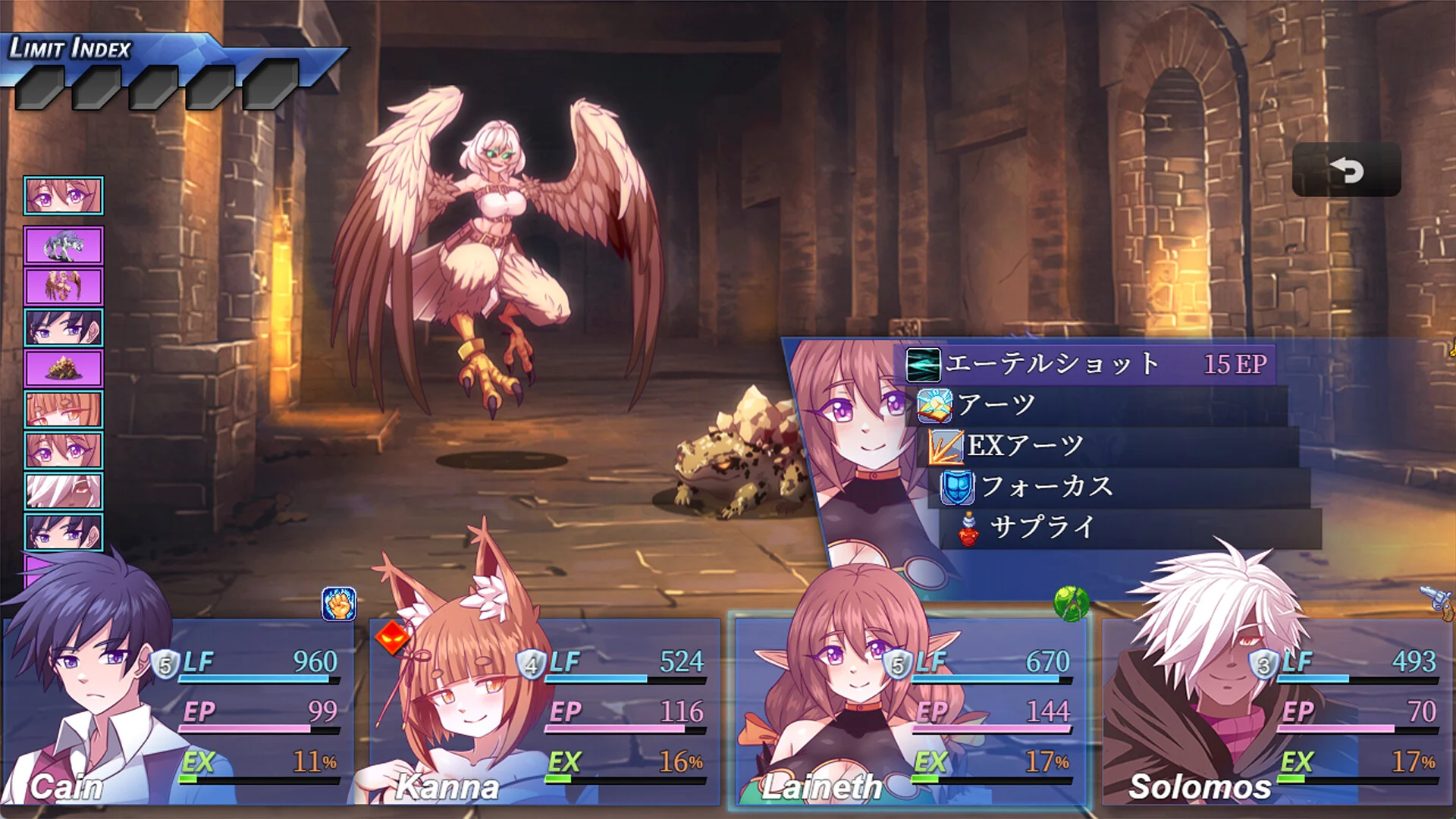
Task: Select Cain's party status panel
Action: (178, 711)
